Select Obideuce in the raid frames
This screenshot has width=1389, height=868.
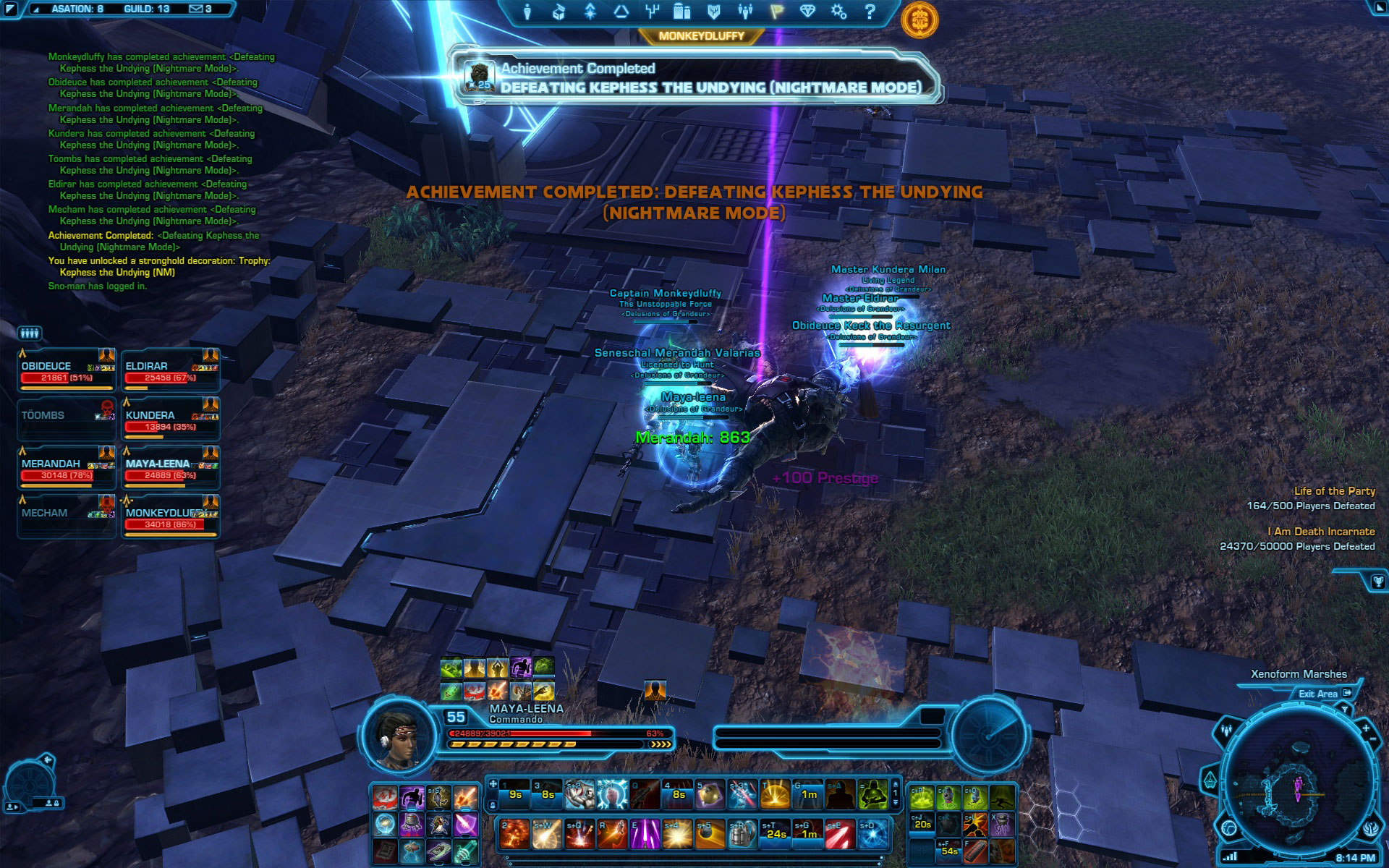[x=67, y=372]
